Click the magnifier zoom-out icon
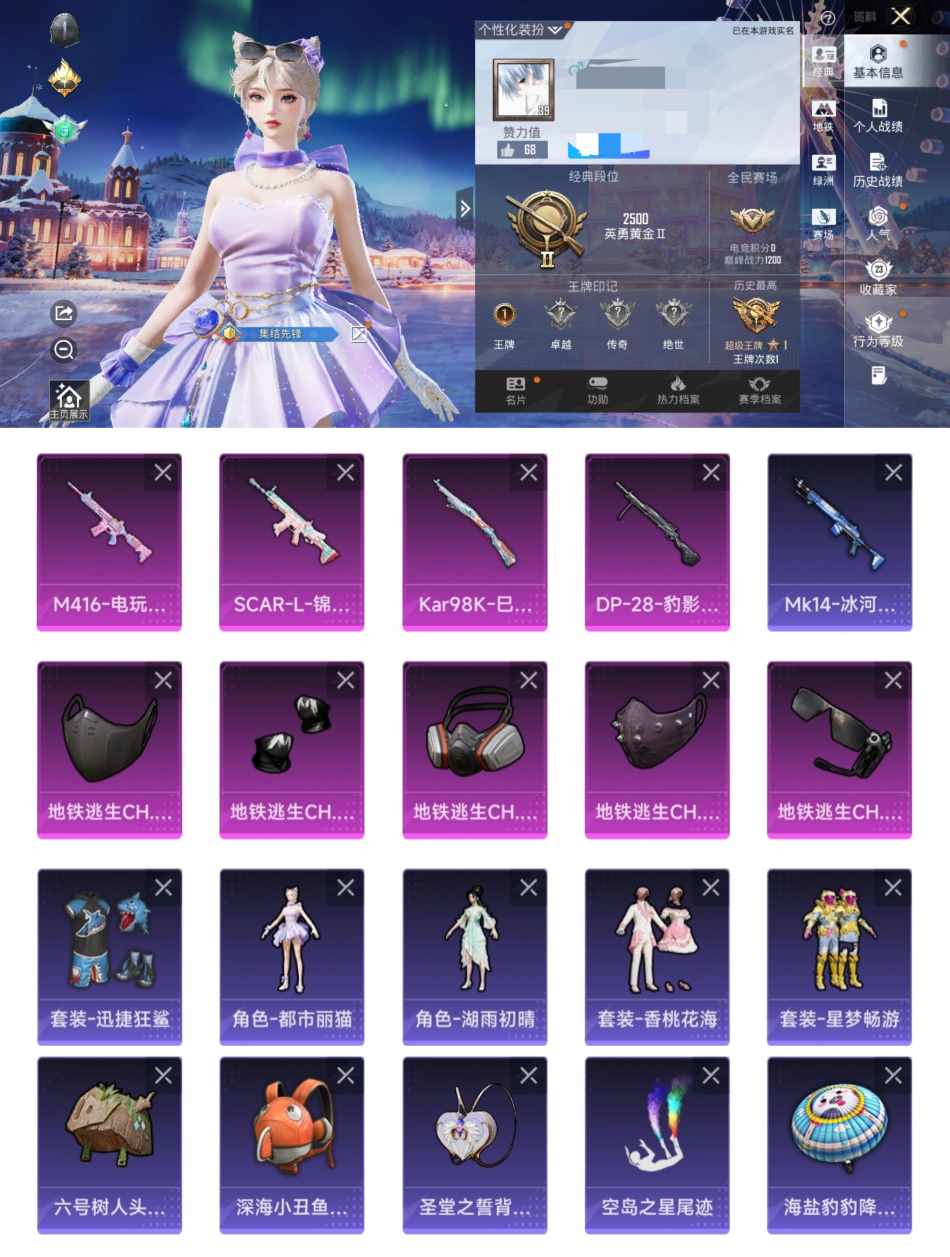The image size is (950, 1257). (x=64, y=349)
